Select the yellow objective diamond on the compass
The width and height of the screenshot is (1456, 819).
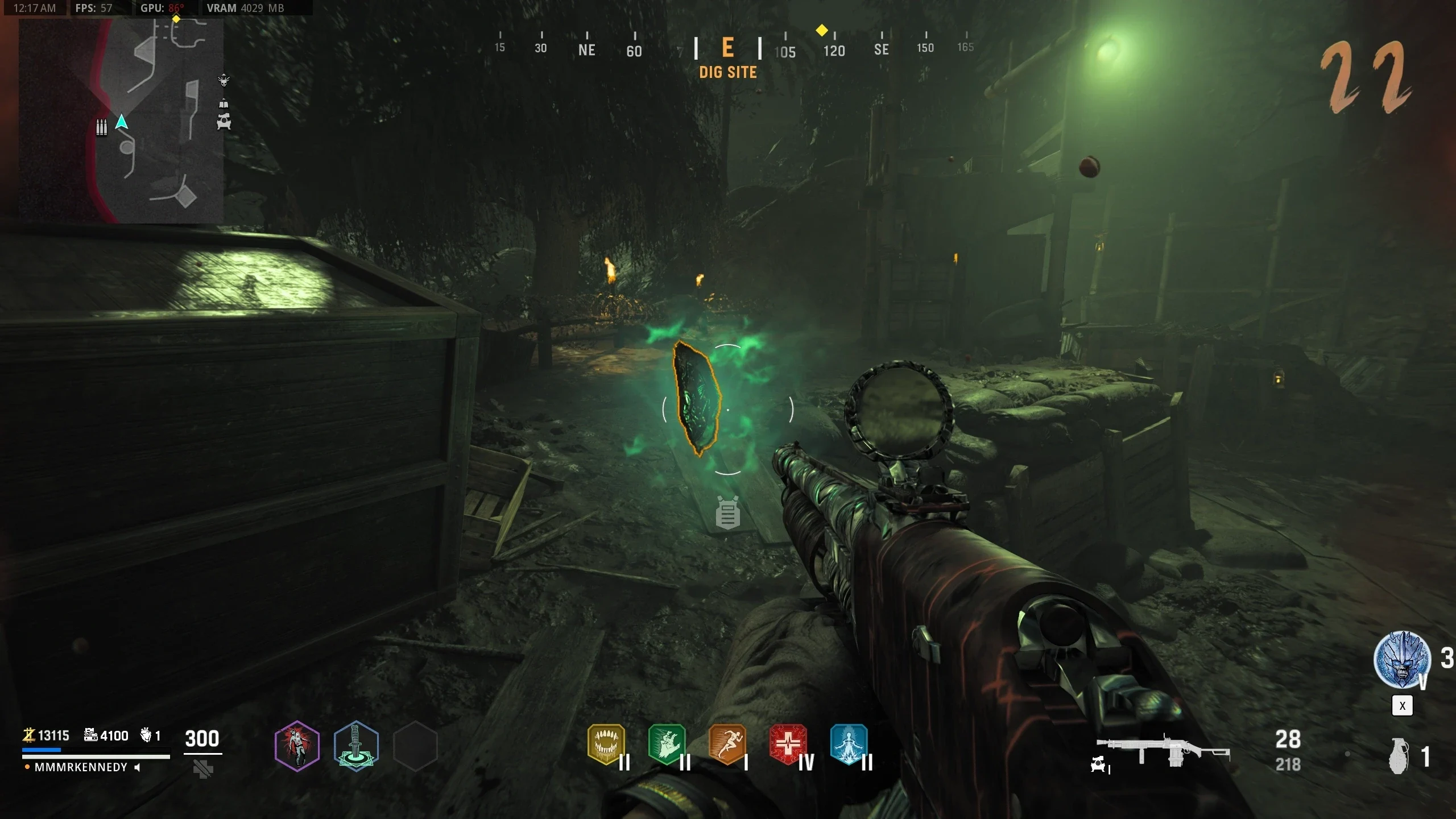point(821,30)
